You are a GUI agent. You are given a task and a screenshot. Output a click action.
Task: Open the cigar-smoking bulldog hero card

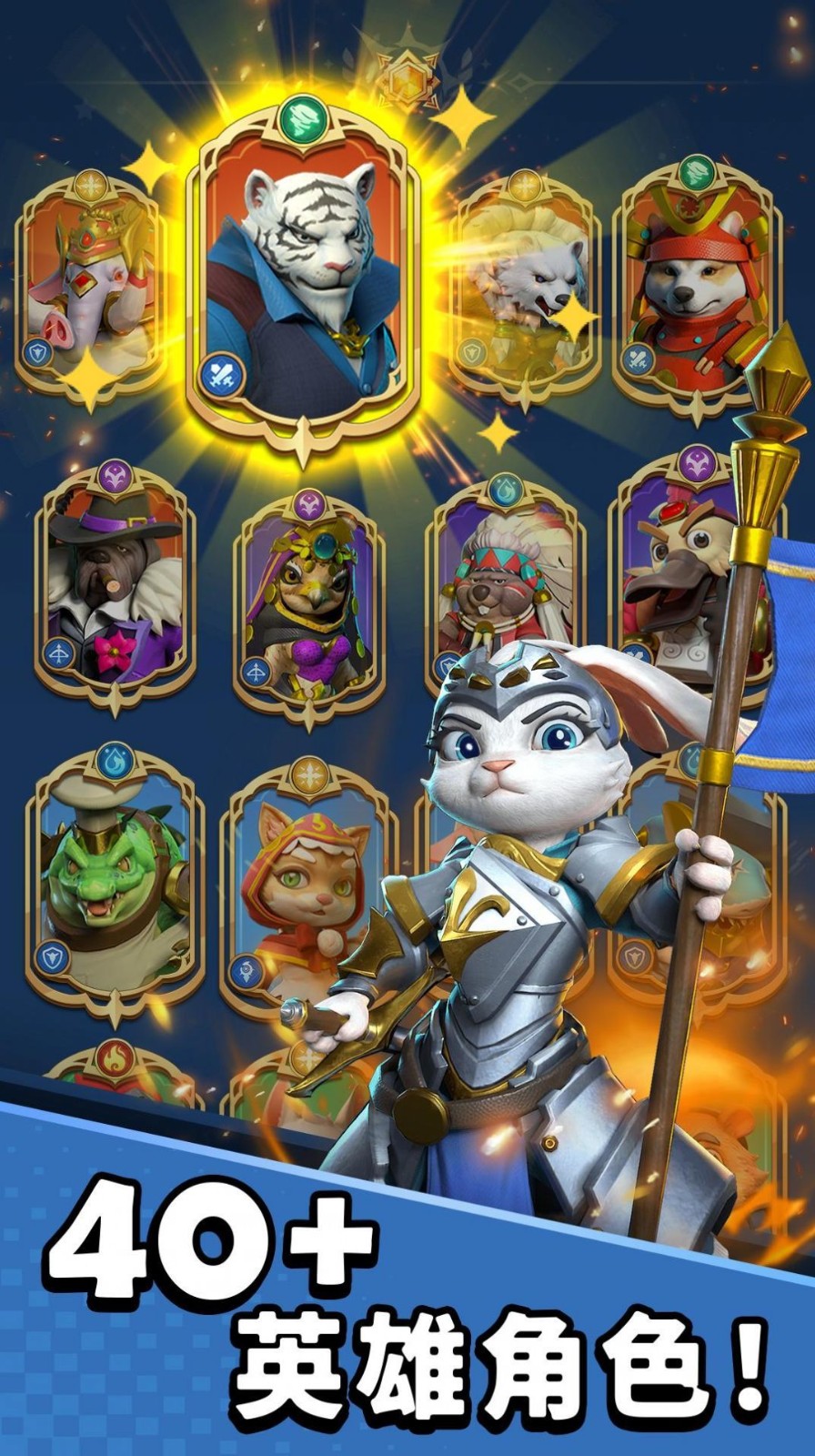click(x=114, y=587)
